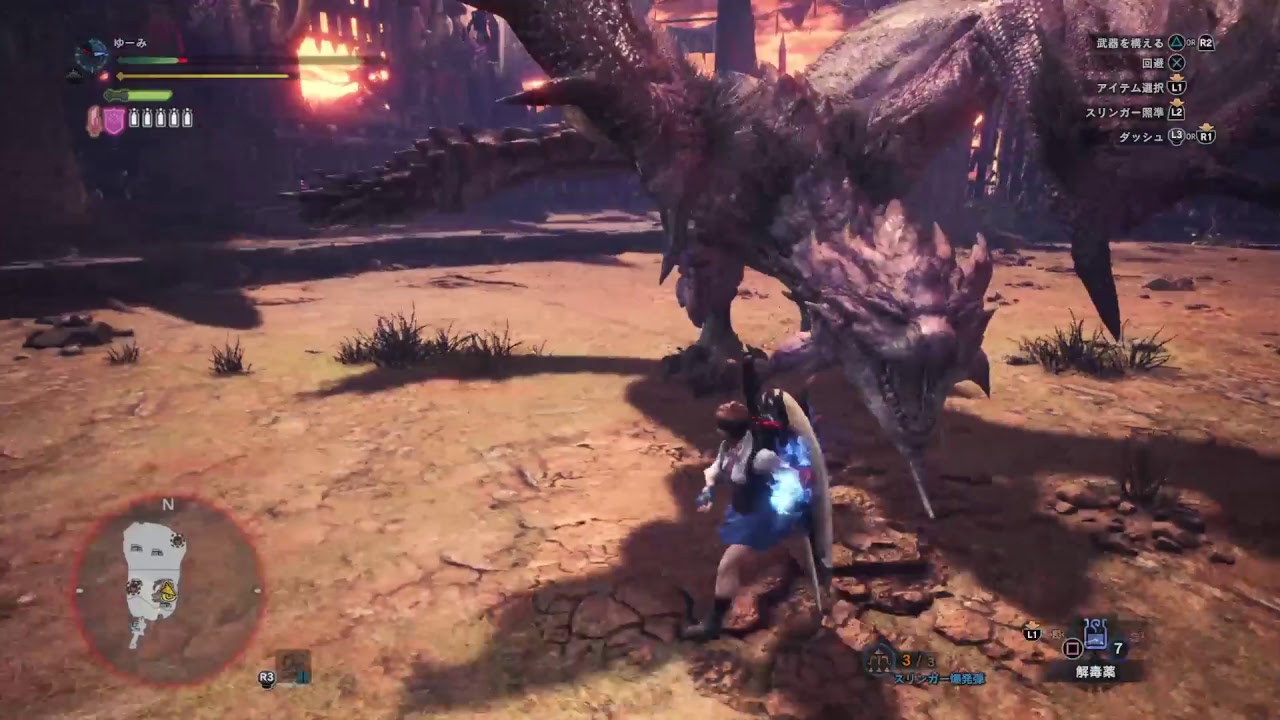Select the monster target icon beside the minimap

click(294, 666)
